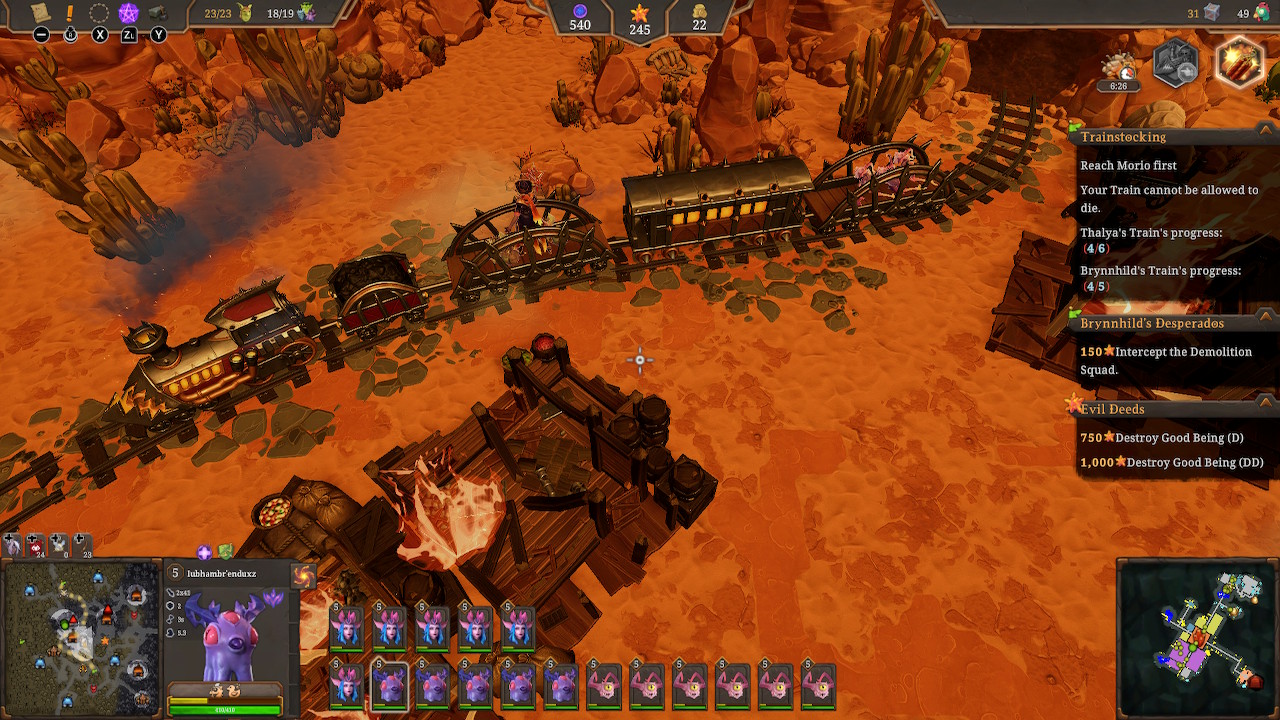
Task: Click the evilness star showing 245
Action: tap(638, 18)
